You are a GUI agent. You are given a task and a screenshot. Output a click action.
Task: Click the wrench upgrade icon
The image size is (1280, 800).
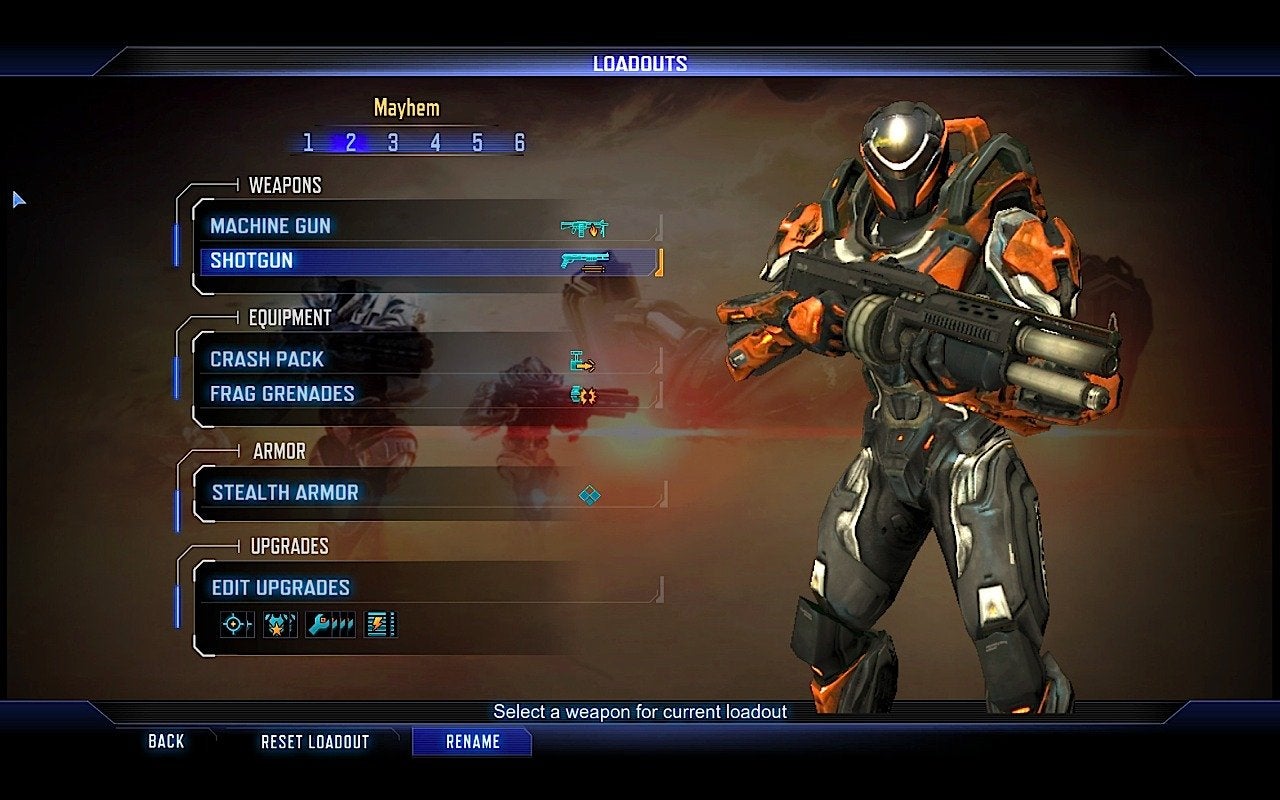click(x=330, y=625)
